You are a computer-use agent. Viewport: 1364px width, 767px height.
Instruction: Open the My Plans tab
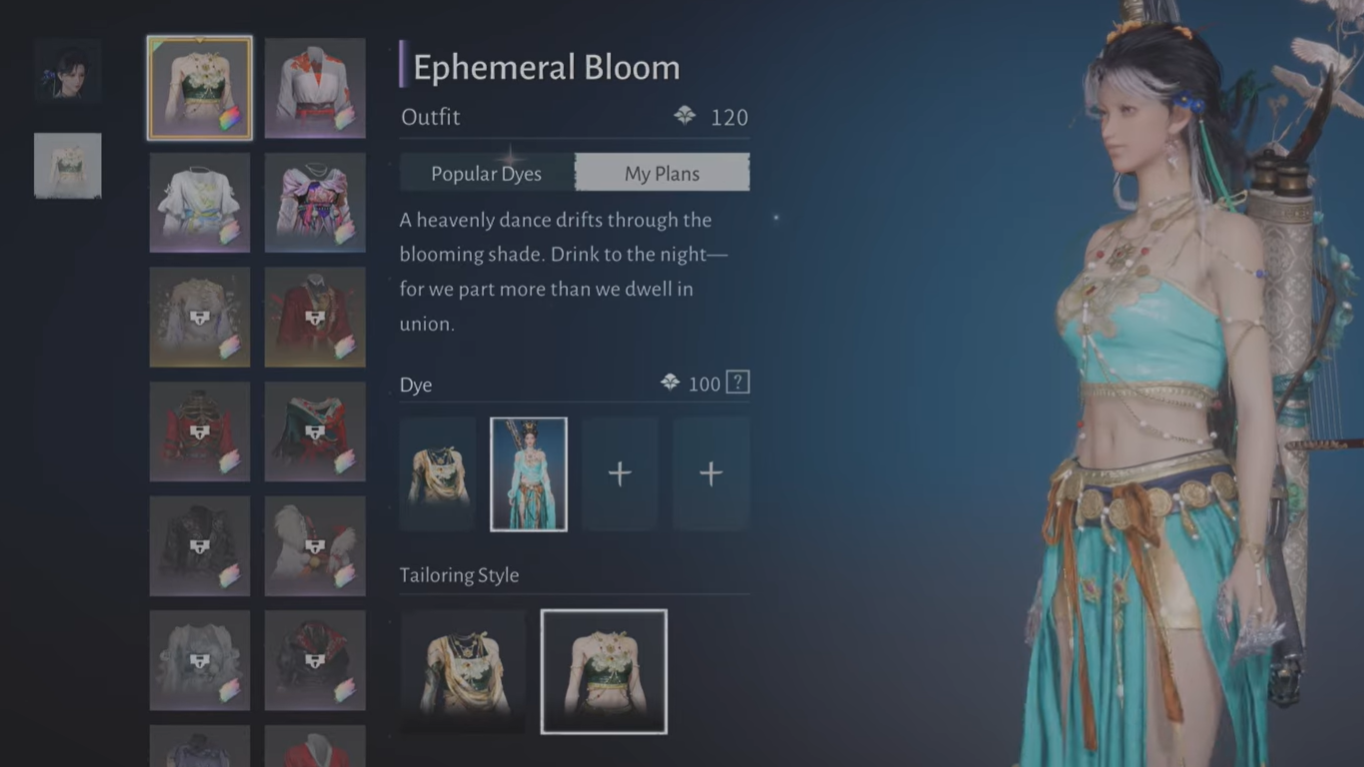662,173
